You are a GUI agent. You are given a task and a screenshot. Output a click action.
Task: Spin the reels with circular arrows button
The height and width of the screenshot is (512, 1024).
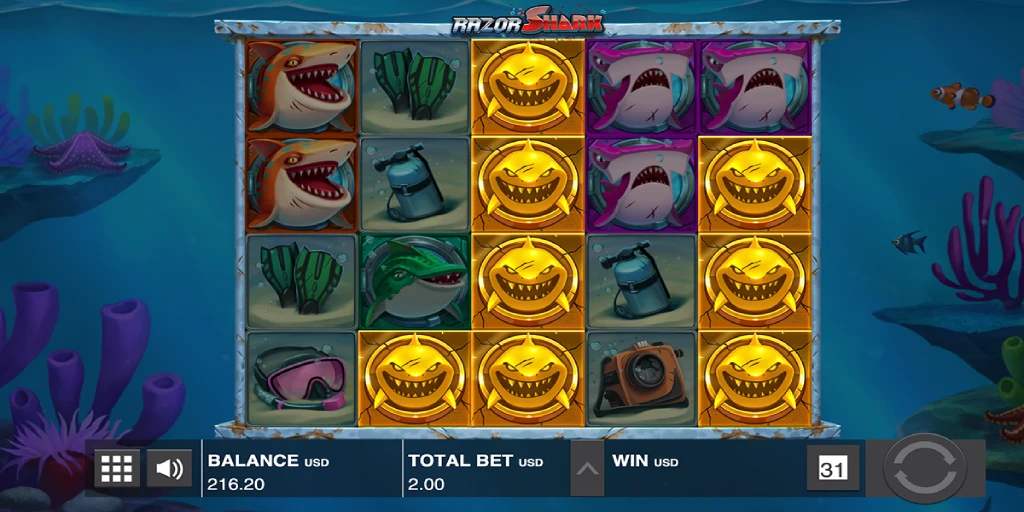click(x=925, y=468)
